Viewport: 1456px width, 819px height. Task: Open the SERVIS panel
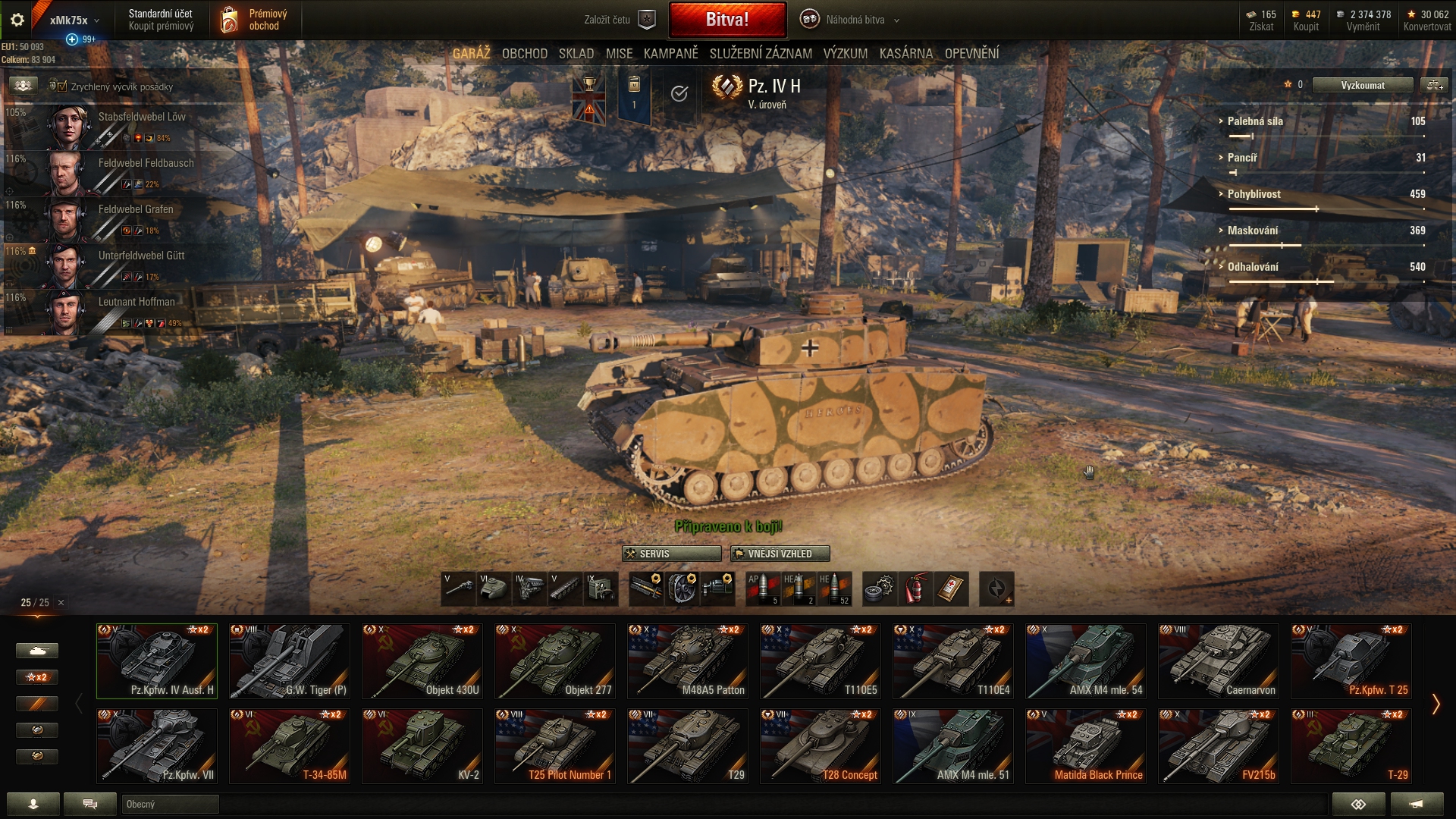[x=671, y=554]
